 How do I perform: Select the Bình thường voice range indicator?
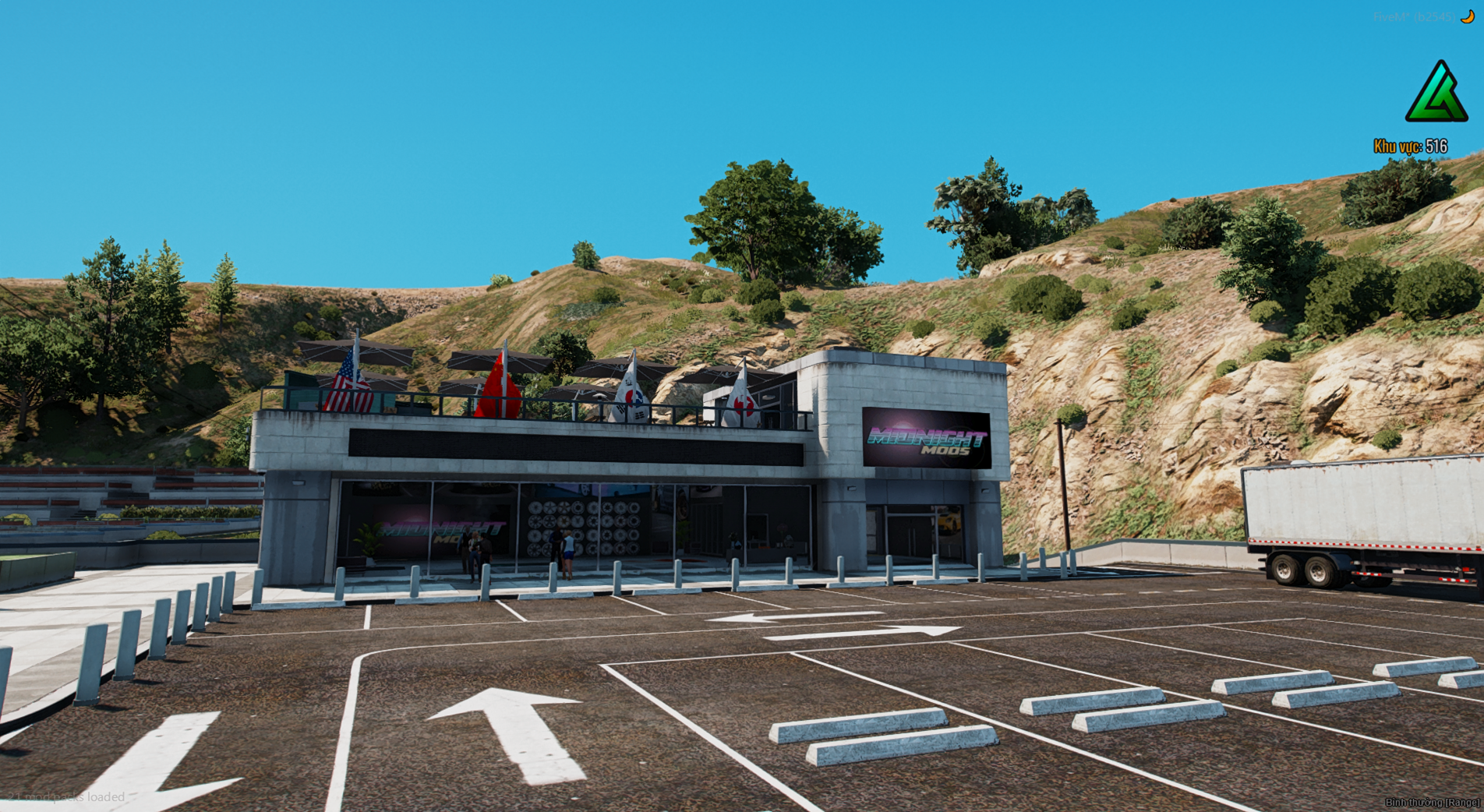pyautogui.click(x=1432, y=803)
